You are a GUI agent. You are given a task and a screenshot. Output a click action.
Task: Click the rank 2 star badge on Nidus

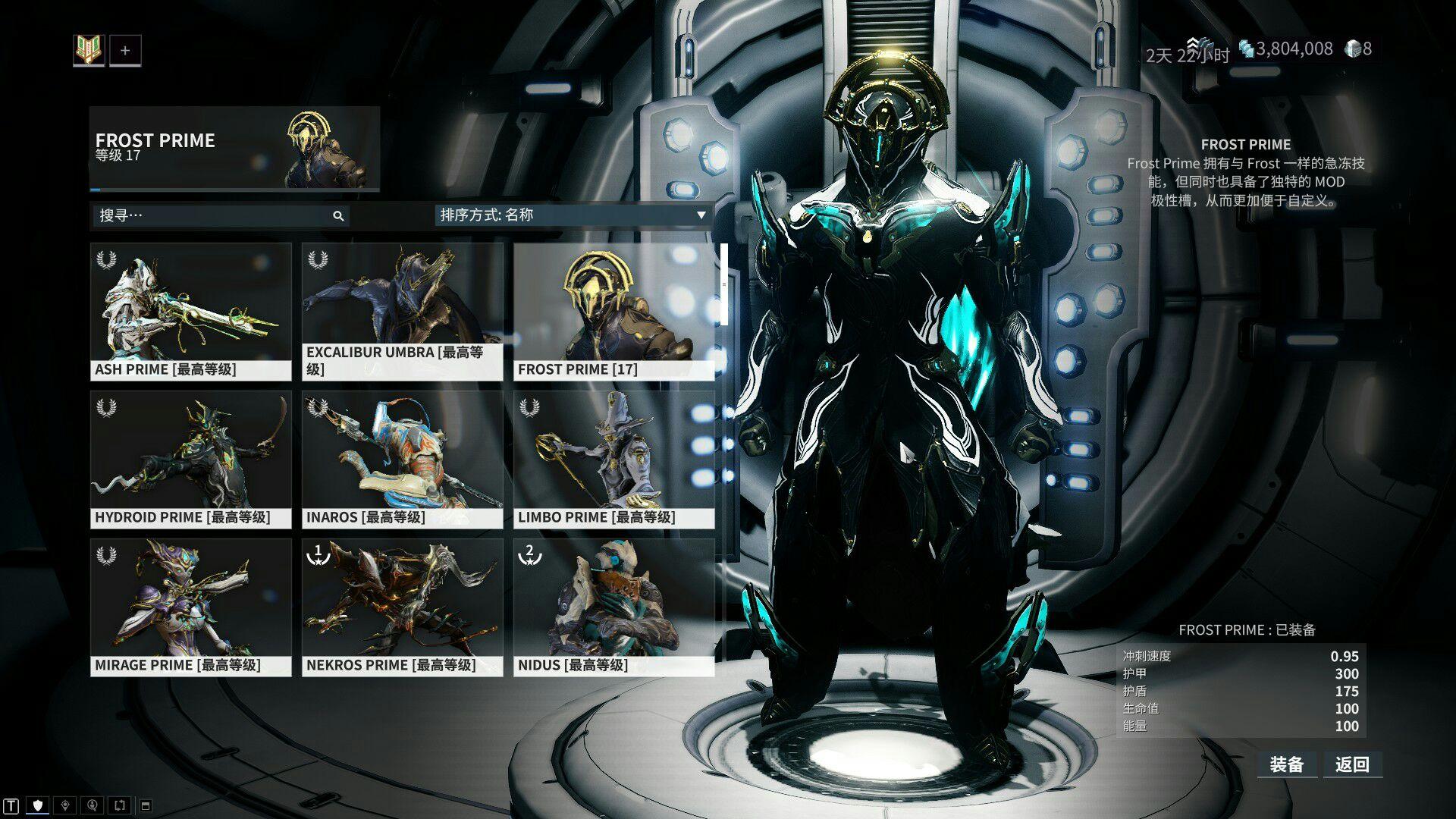[x=532, y=557]
